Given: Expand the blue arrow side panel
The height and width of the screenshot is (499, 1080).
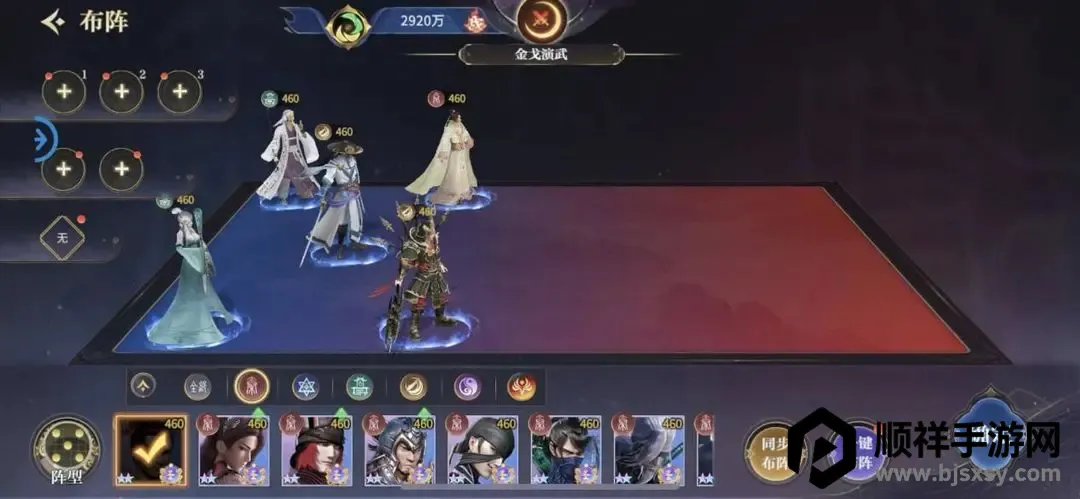Looking at the screenshot, I should [43, 140].
